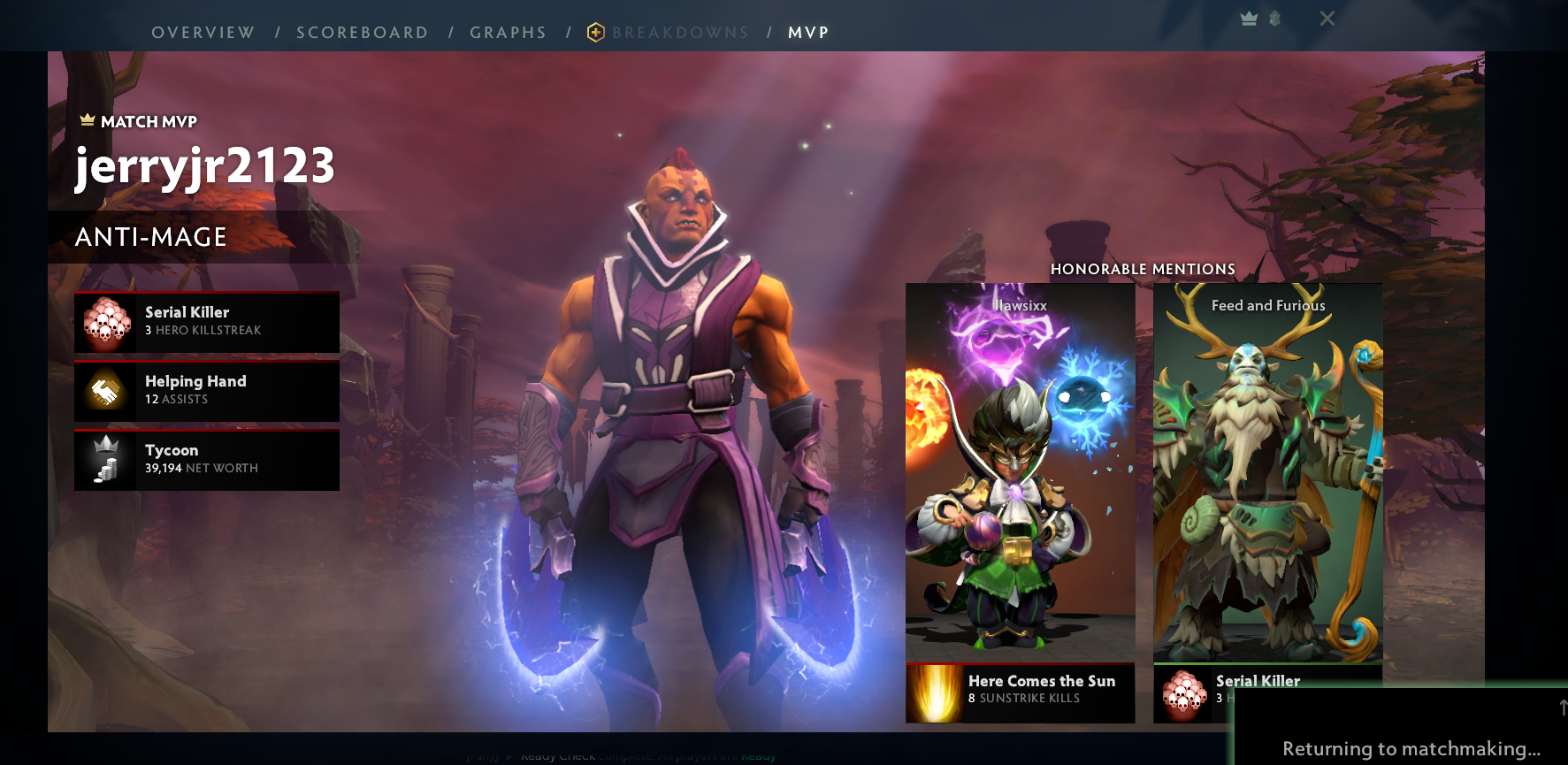The width and height of the screenshot is (1568, 765).
Task: Click the Tycoon net worth award
Action: (x=207, y=460)
